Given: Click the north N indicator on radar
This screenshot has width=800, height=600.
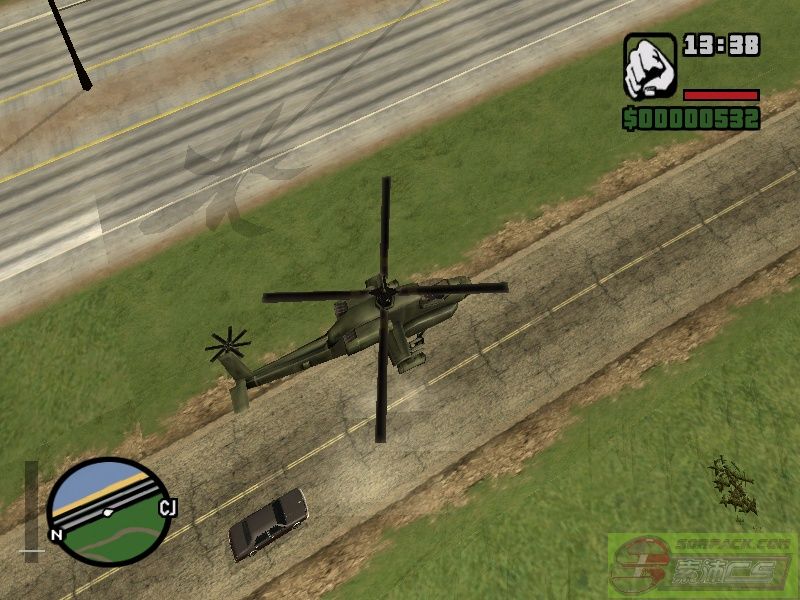Looking at the screenshot, I should (57, 535).
